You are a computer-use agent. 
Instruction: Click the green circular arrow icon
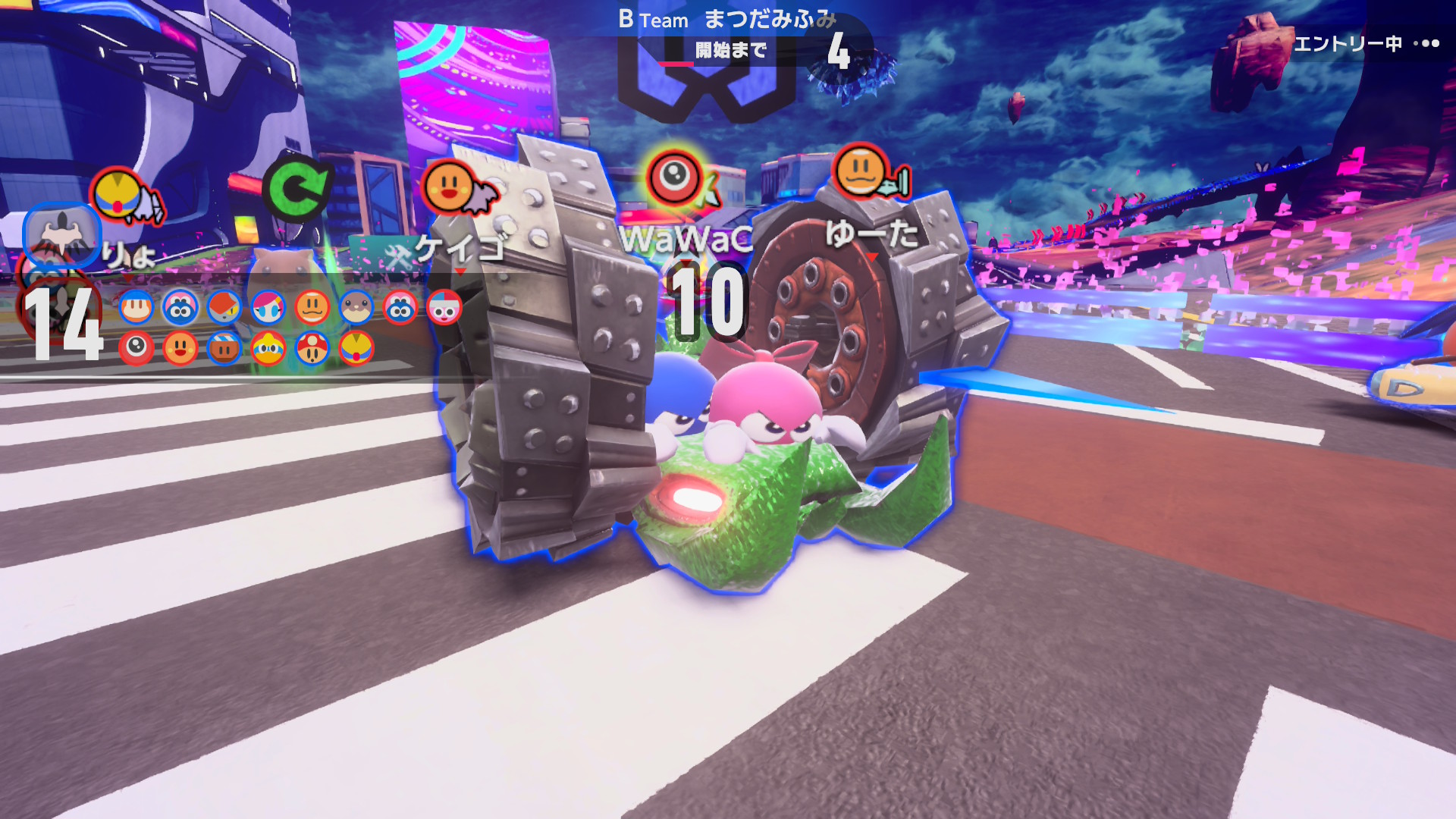coord(296,188)
